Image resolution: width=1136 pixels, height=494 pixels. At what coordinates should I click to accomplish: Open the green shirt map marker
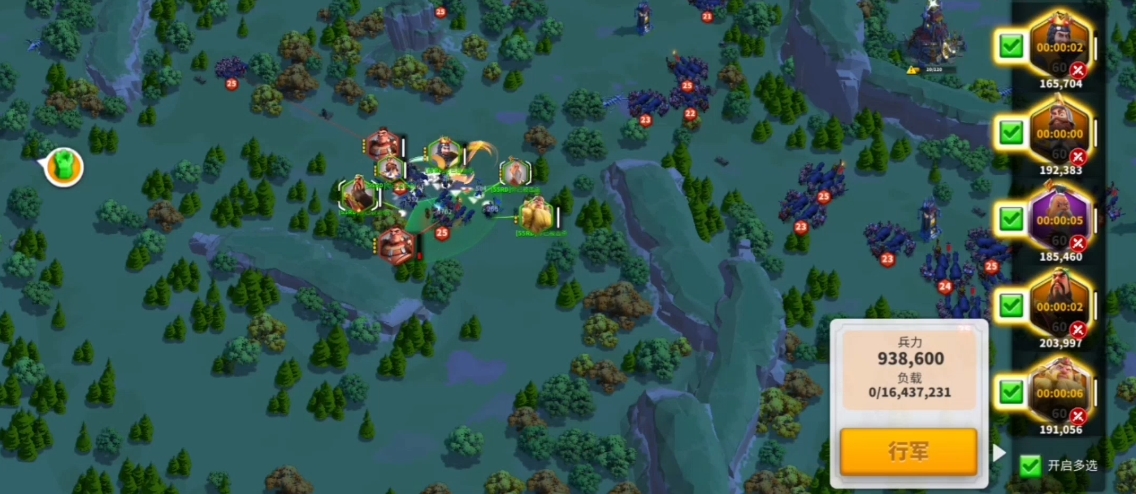[x=62, y=167]
